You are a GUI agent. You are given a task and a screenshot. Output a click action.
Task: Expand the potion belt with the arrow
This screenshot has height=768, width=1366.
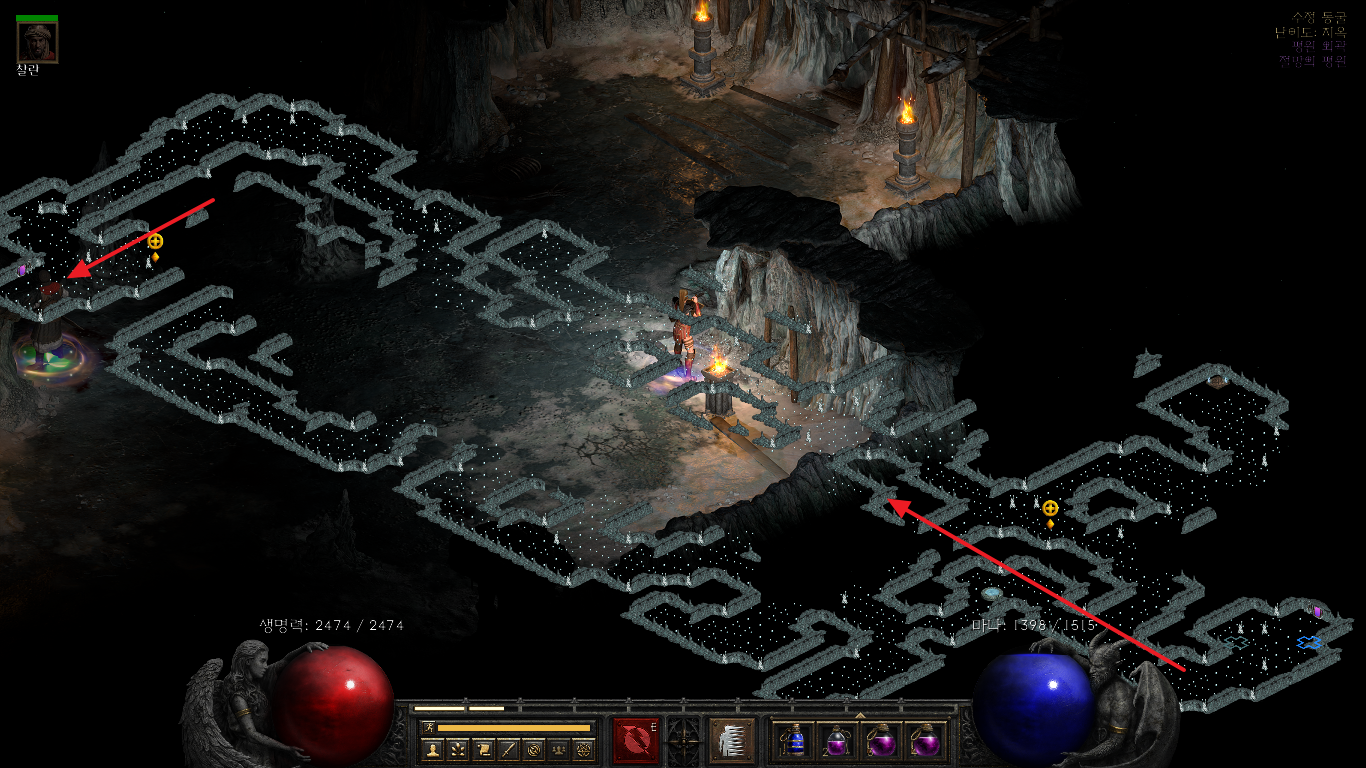pos(860,714)
